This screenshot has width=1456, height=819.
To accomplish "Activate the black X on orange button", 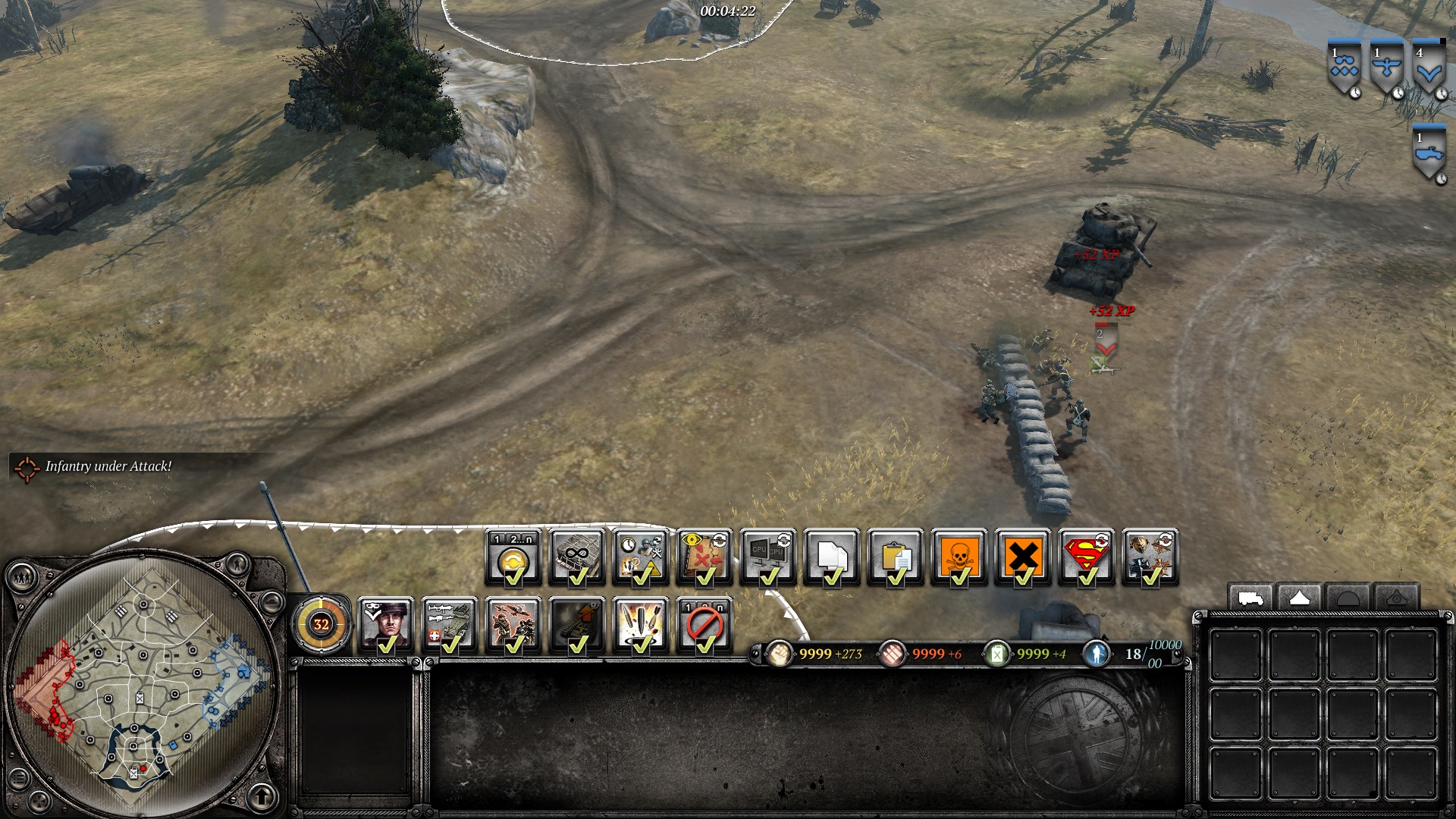I will [x=1023, y=557].
